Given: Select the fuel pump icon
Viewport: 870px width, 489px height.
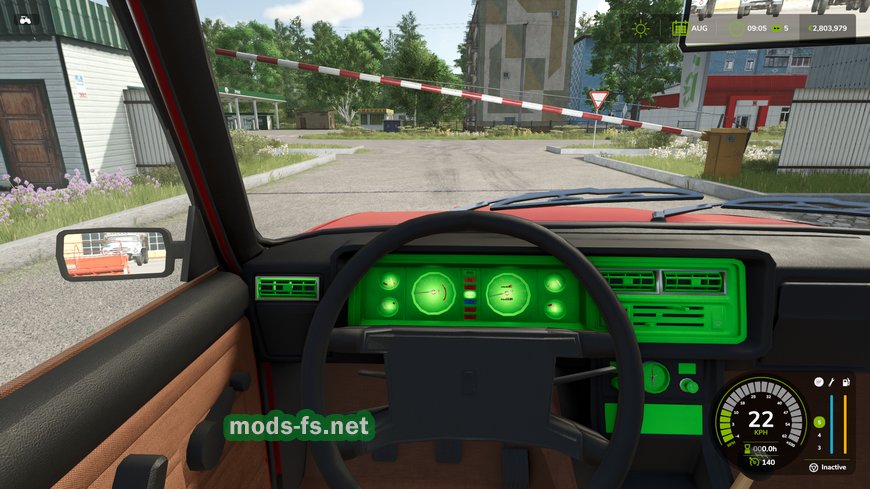Looking at the screenshot, I should [846, 382].
